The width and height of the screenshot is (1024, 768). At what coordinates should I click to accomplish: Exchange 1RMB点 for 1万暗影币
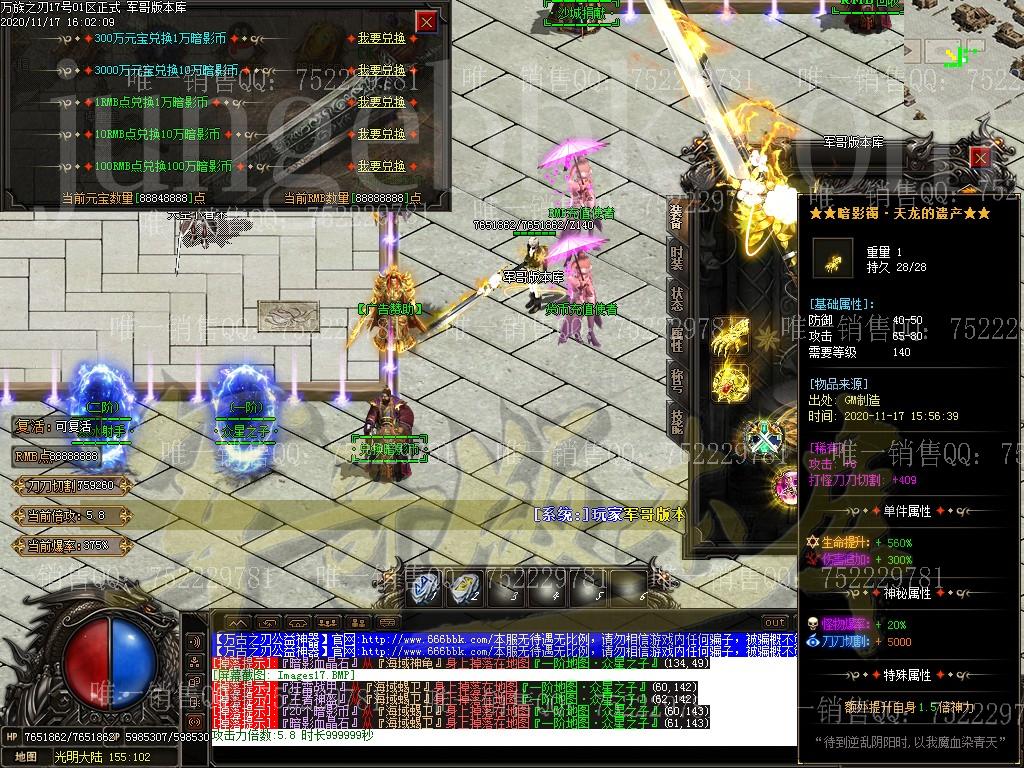coord(381,102)
